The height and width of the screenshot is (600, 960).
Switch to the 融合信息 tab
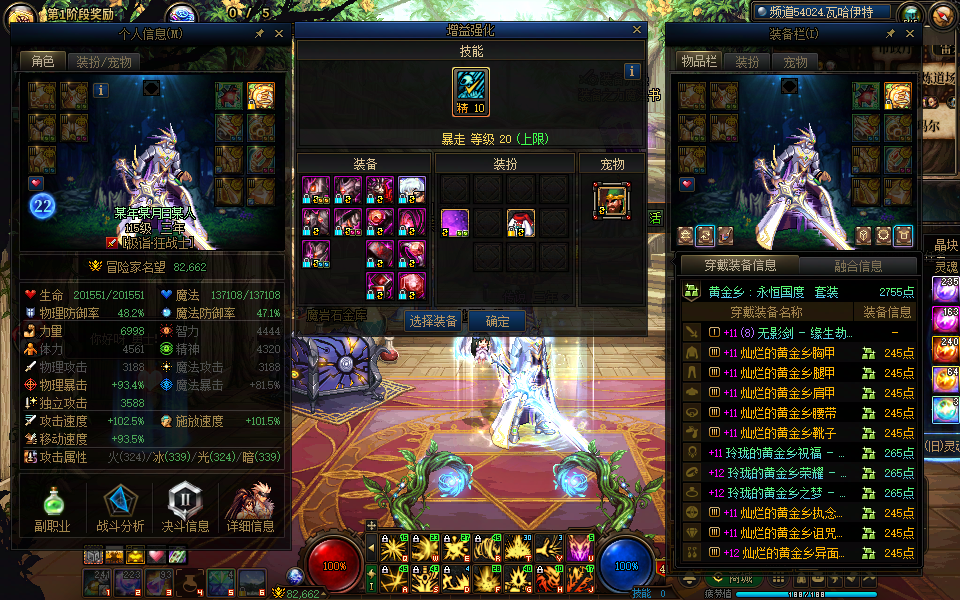tap(858, 266)
